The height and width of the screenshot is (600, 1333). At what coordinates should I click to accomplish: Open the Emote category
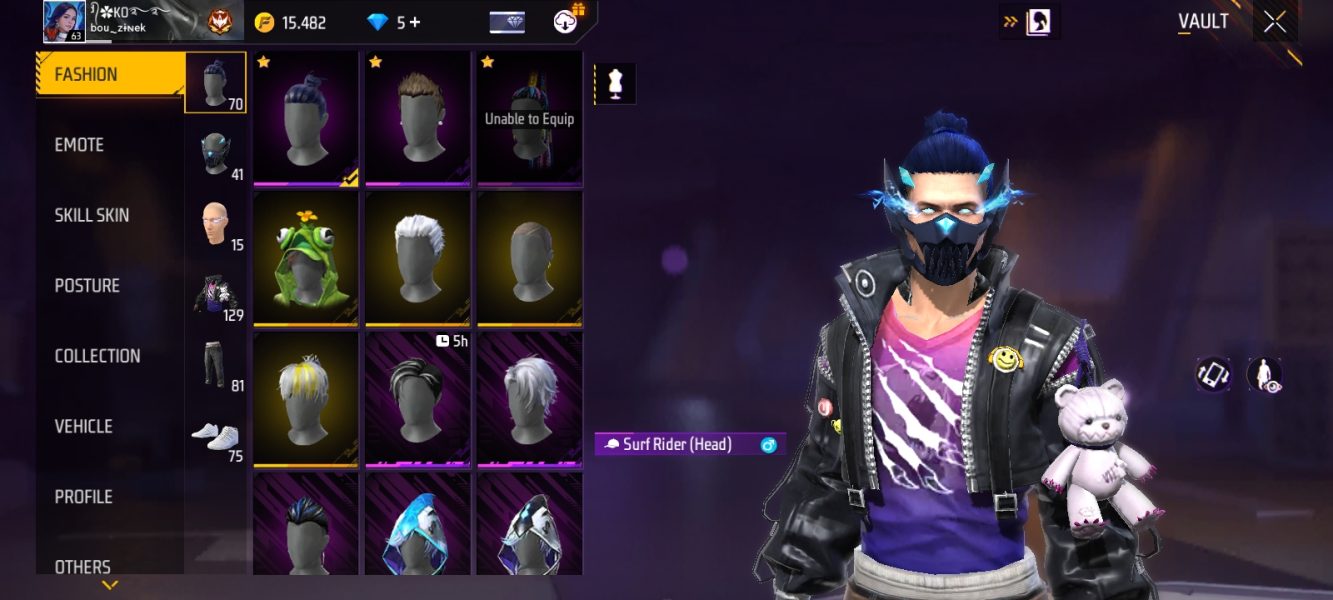point(80,145)
